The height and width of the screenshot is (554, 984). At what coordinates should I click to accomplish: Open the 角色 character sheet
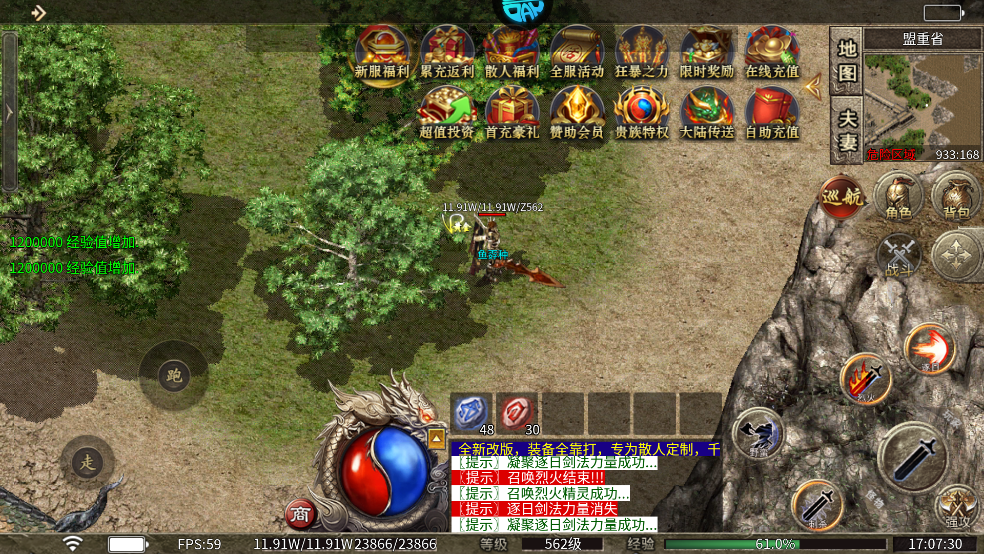(x=898, y=195)
